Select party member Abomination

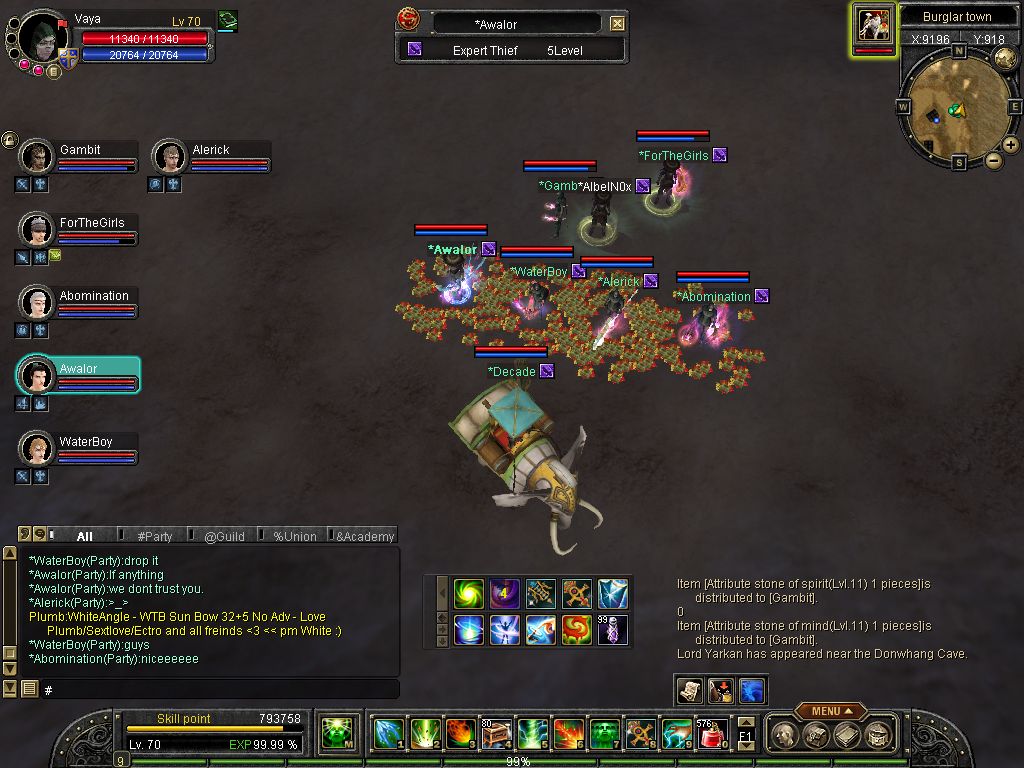tap(38, 303)
